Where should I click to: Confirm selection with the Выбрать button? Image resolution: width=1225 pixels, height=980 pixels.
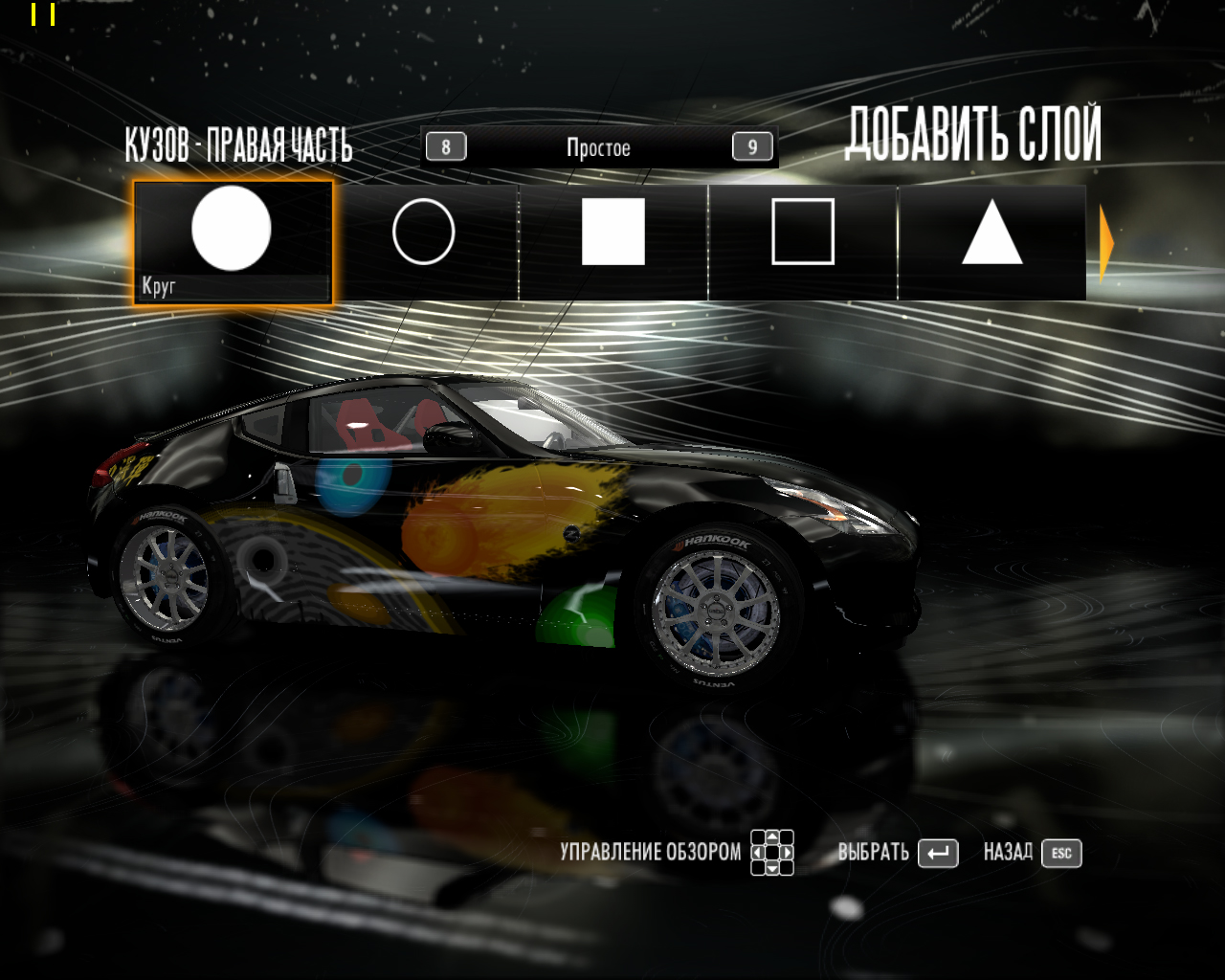click(937, 853)
